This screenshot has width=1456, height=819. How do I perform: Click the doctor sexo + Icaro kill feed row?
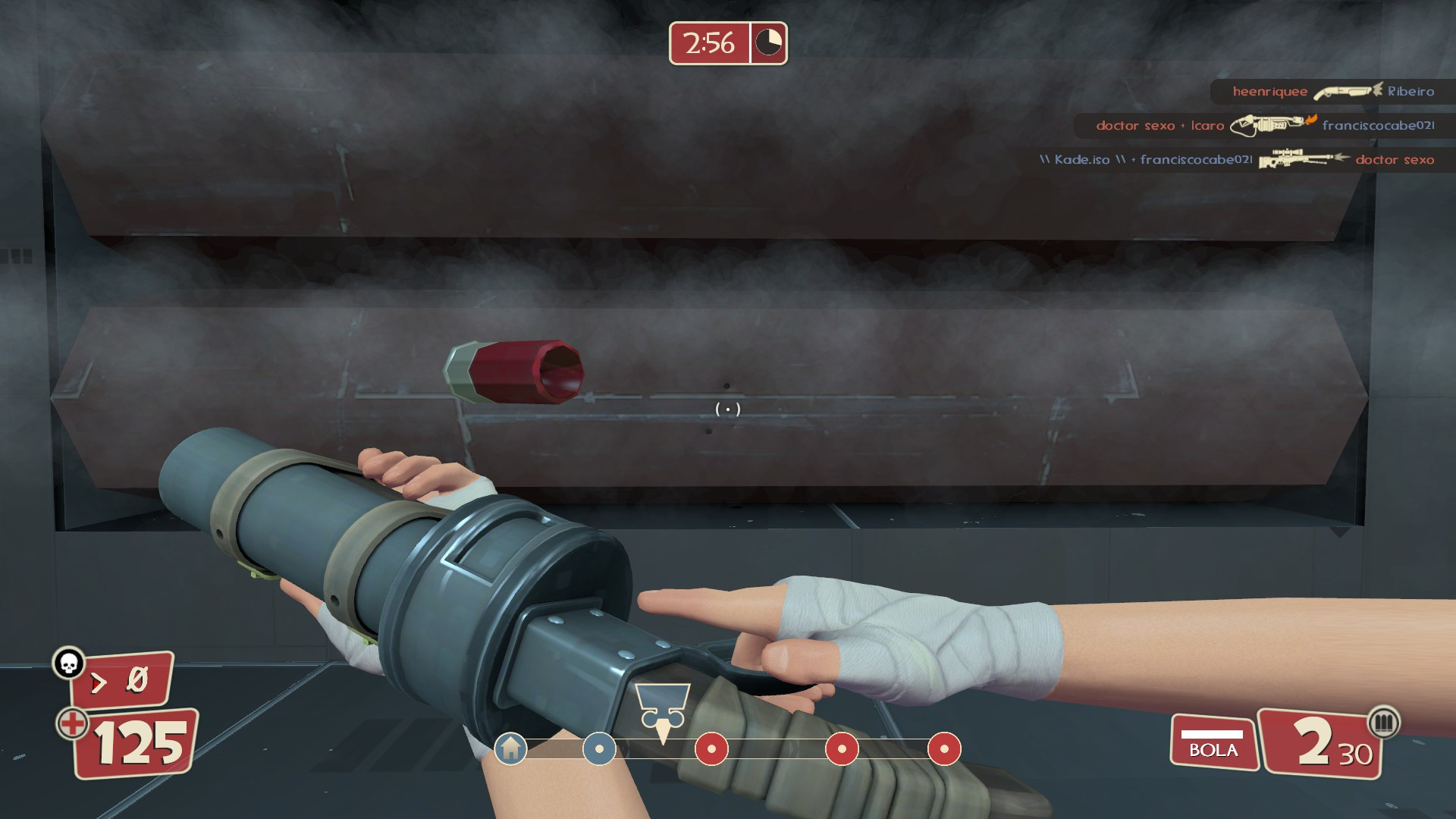pos(1160,126)
